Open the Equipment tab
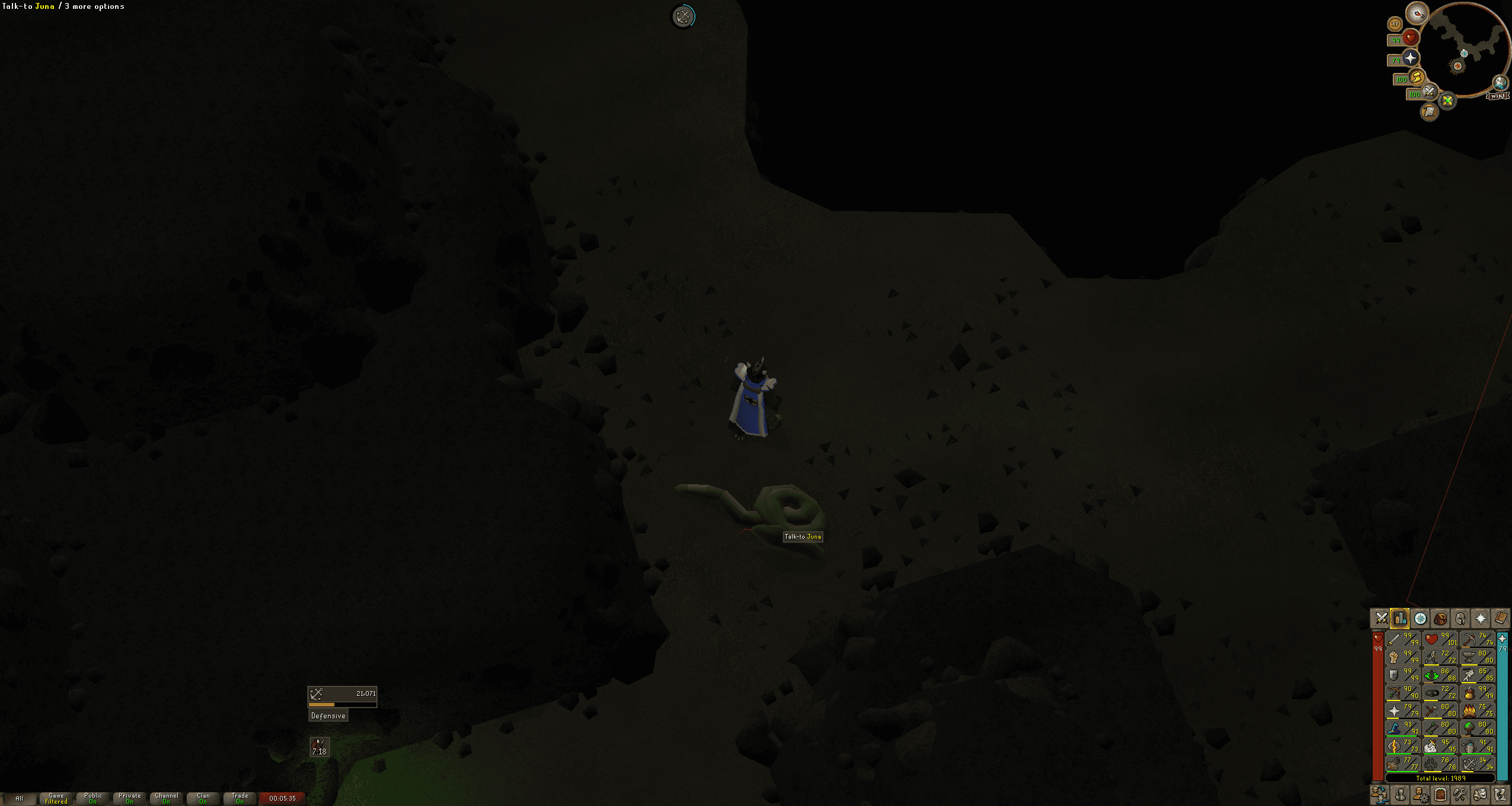 1460,619
